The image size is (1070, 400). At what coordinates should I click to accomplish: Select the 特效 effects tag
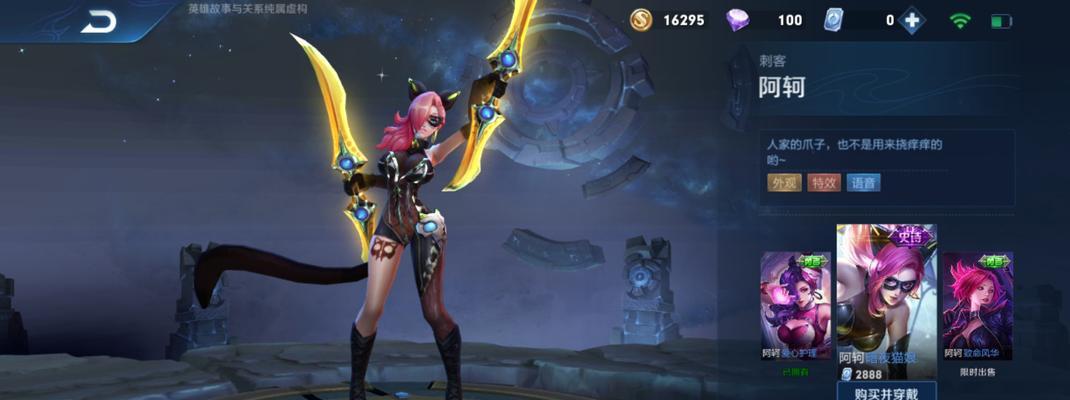coord(824,182)
